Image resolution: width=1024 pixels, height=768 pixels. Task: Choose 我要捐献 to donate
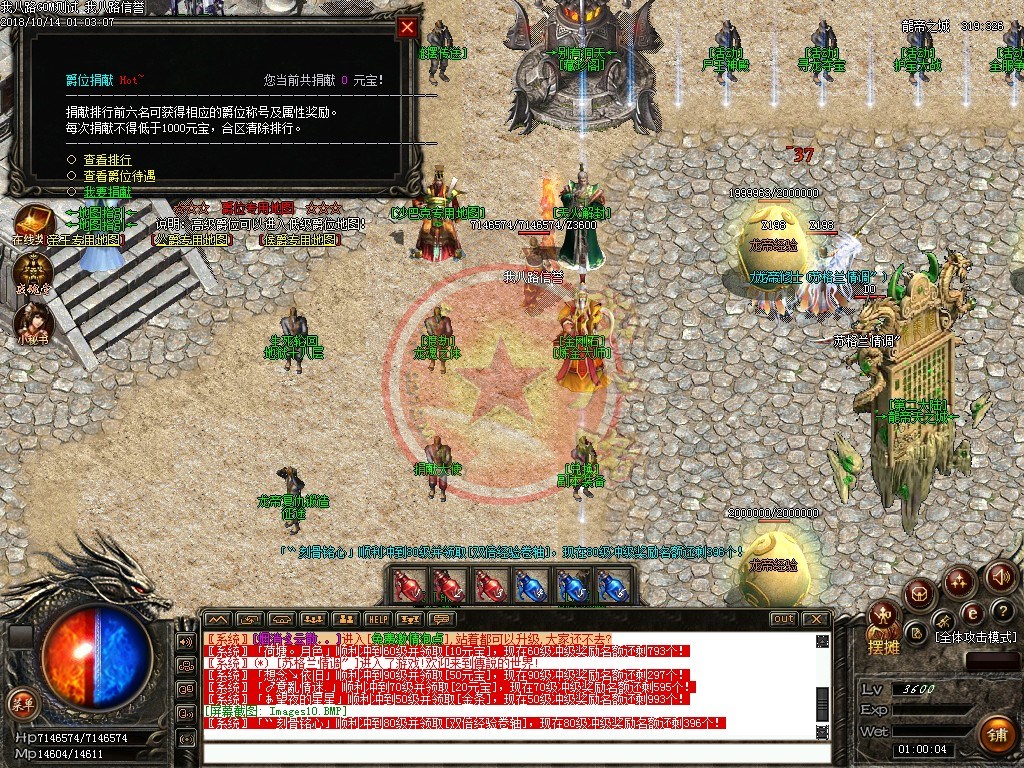(106, 191)
